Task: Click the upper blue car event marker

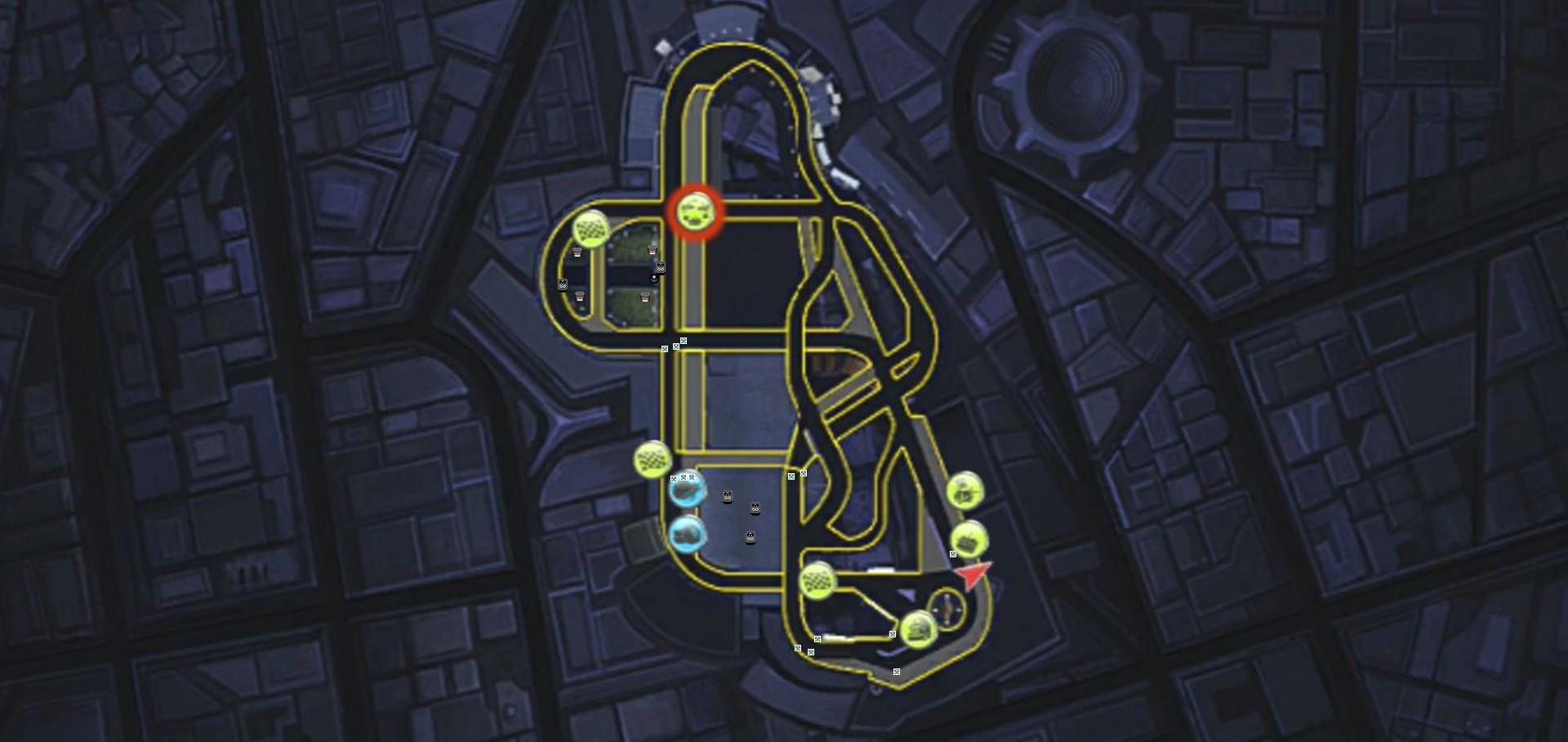Action: pyautogui.click(x=688, y=491)
